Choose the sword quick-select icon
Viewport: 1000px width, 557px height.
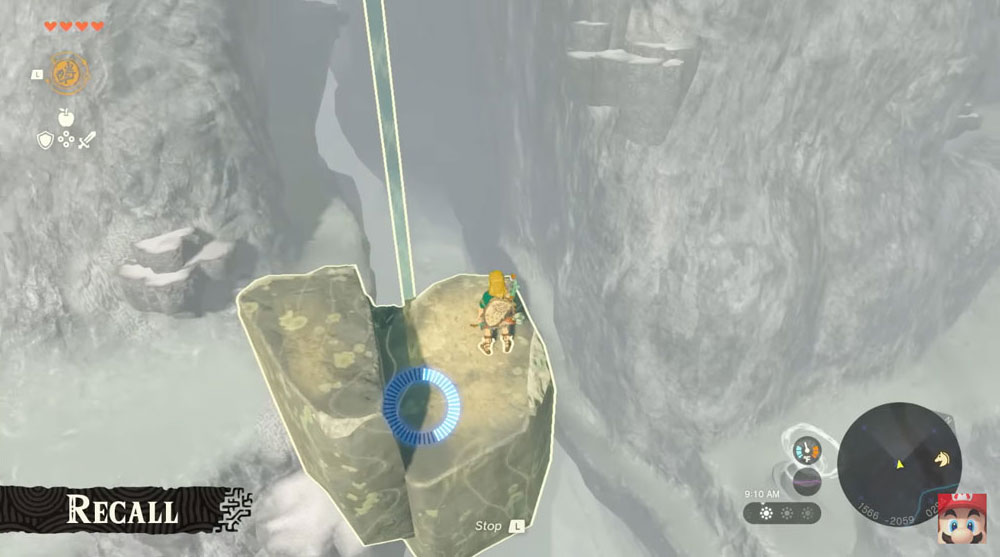[x=88, y=140]
